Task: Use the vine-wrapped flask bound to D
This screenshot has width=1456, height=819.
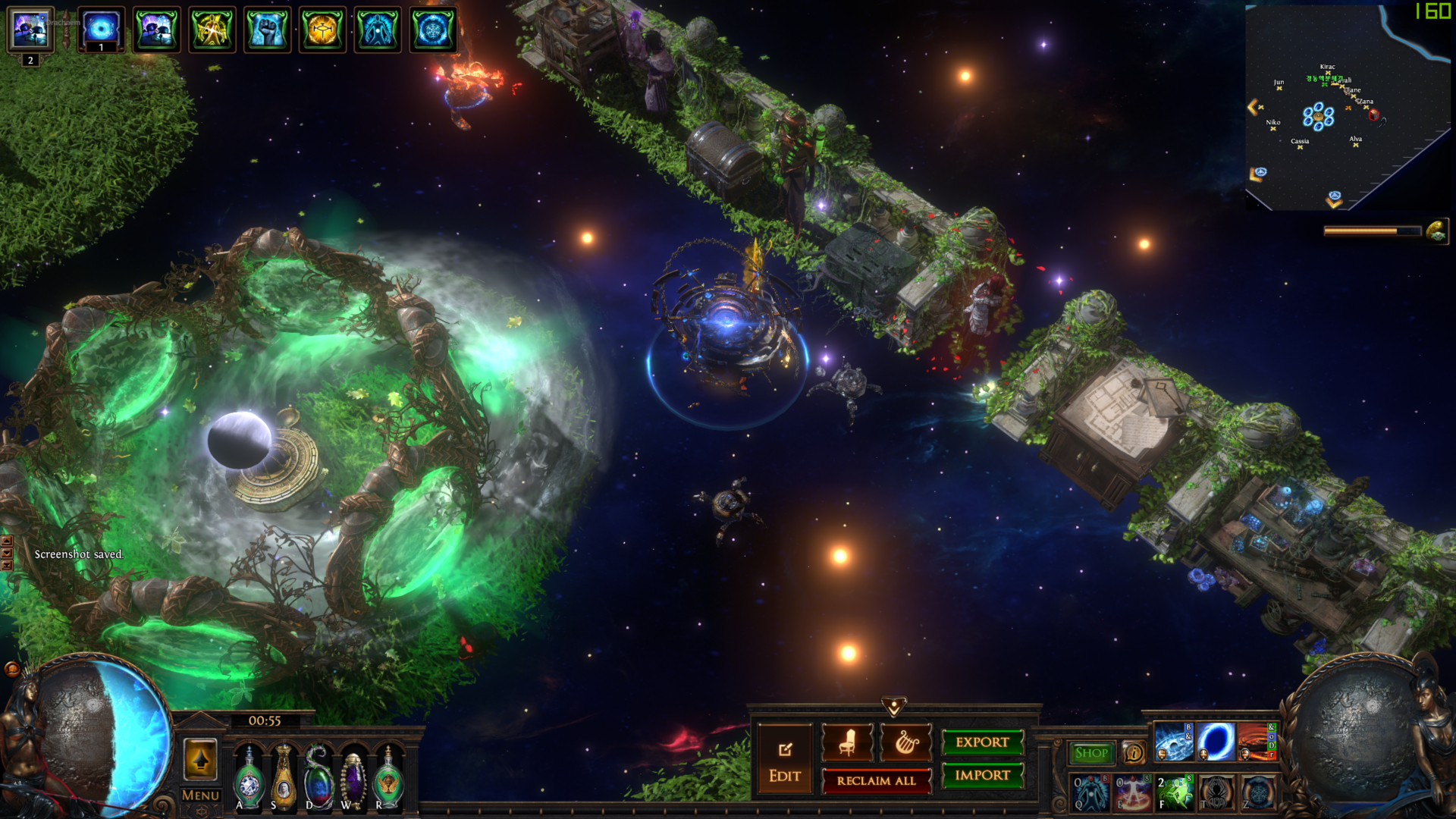Action: [318, 778]
